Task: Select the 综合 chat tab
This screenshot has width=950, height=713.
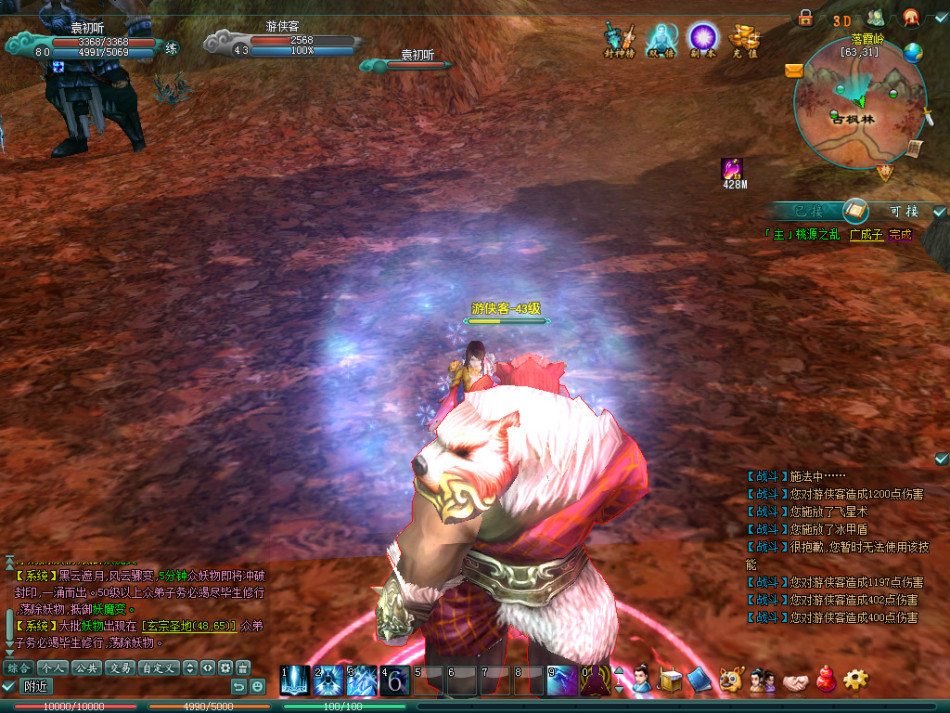Action: coord(17,667)
